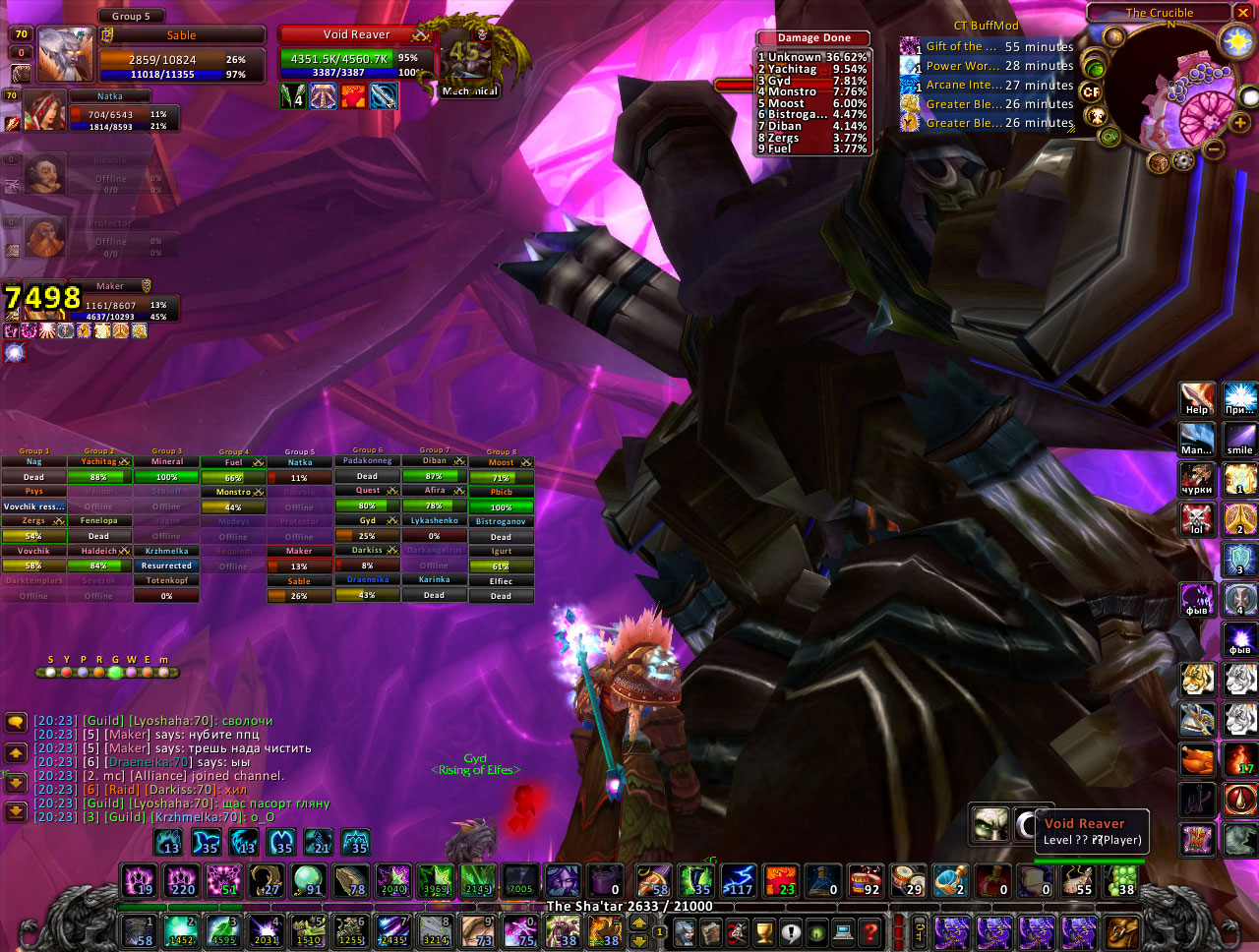This screenshot has height=952, width=1259.
Task: Open the golden trophy micro menu button
Action: 763,931
